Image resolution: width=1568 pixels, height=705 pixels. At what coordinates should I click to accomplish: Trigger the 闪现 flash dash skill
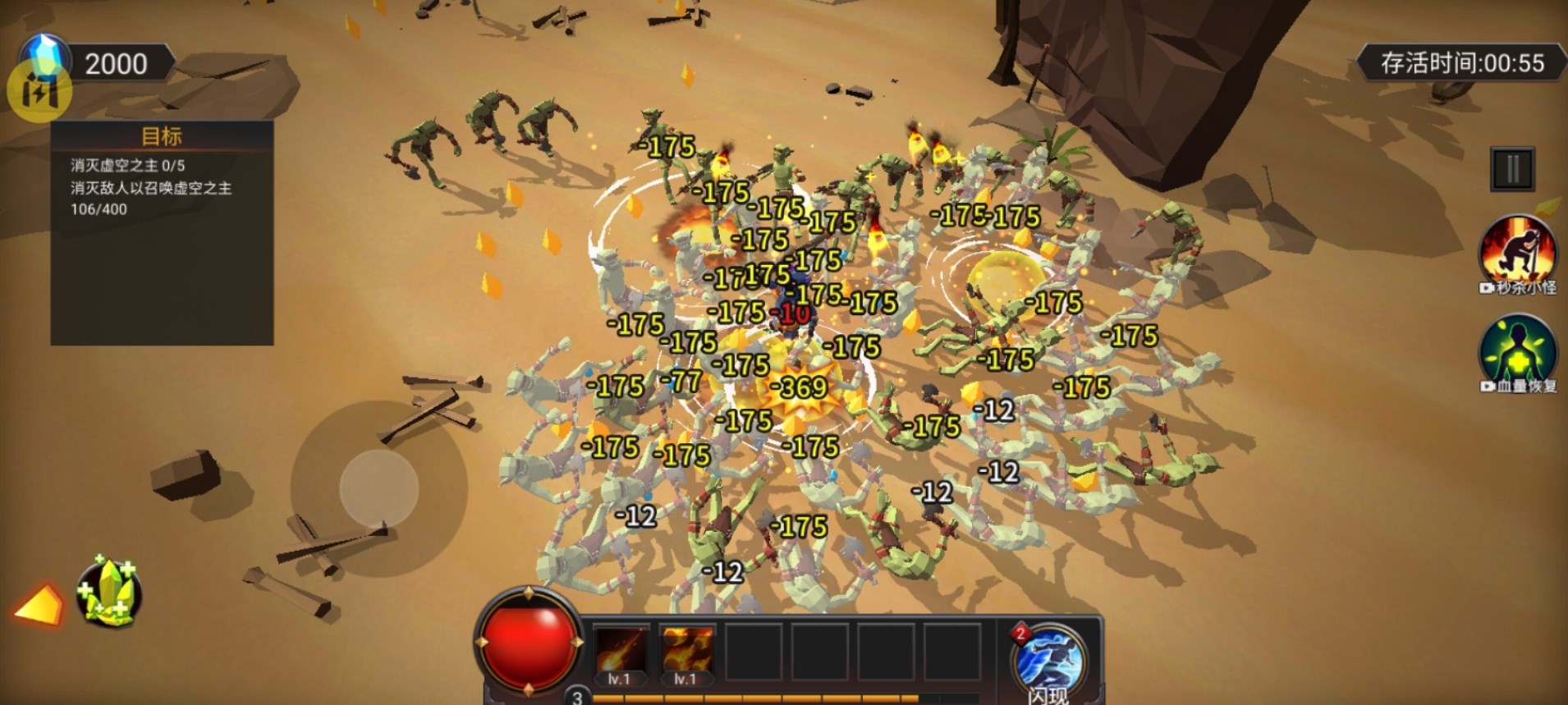point(1049,661)
